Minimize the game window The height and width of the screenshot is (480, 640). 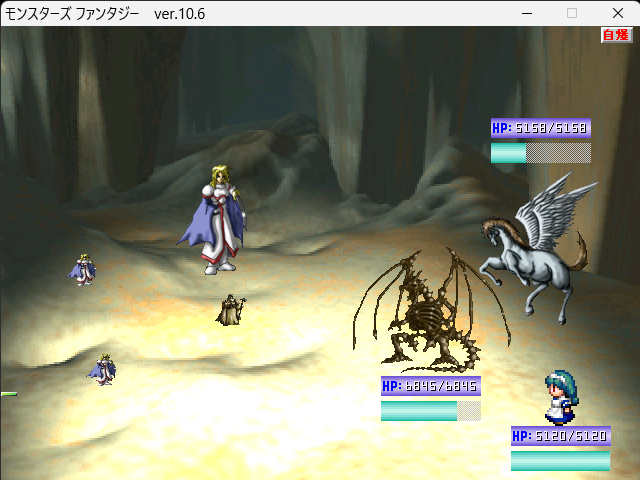pyautogui.click(x=527, y=13)
